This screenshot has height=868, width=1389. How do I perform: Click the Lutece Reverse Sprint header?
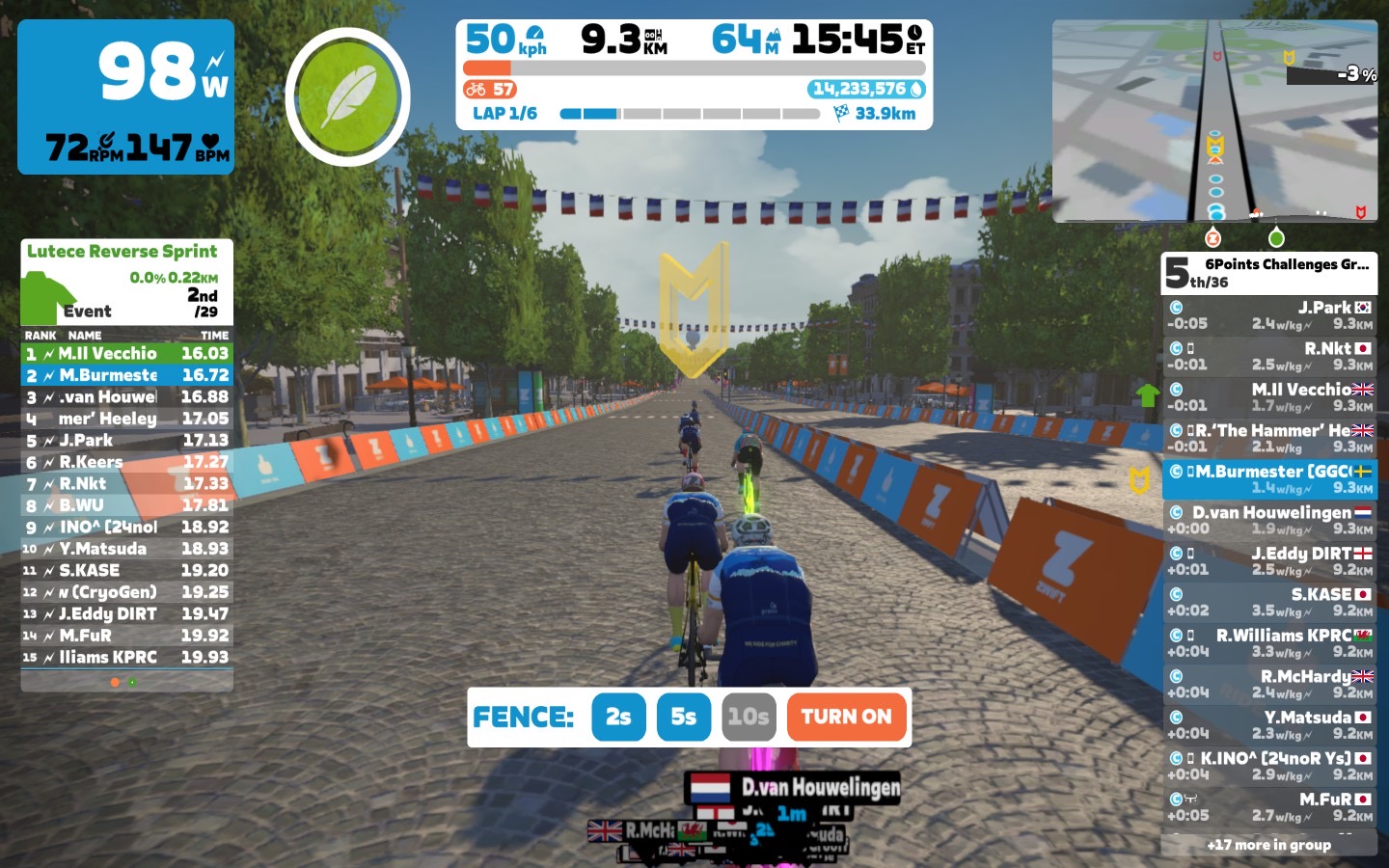[x=123, y=252]
